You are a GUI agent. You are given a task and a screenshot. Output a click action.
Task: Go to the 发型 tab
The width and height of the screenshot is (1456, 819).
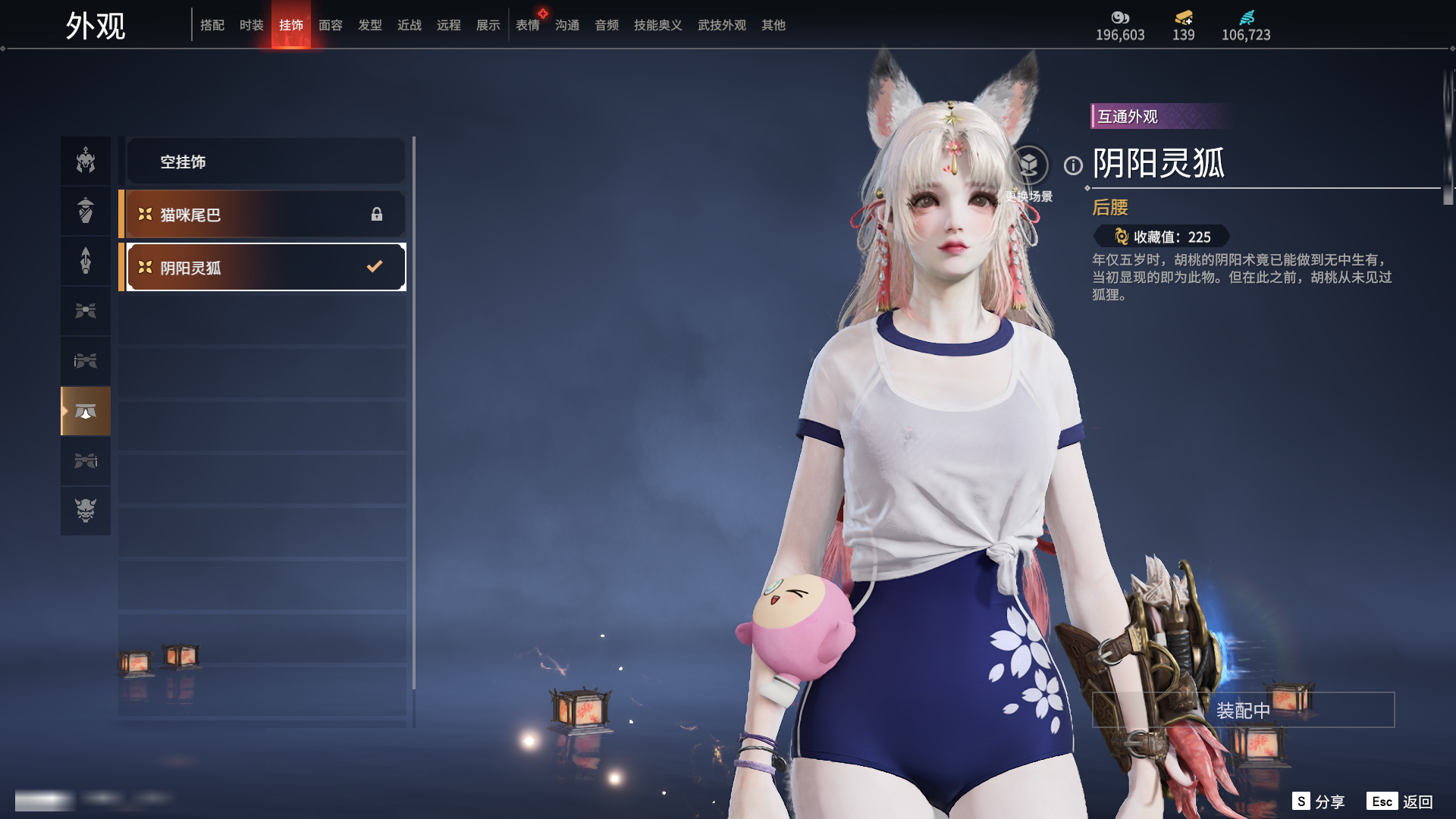coord(370,25)
